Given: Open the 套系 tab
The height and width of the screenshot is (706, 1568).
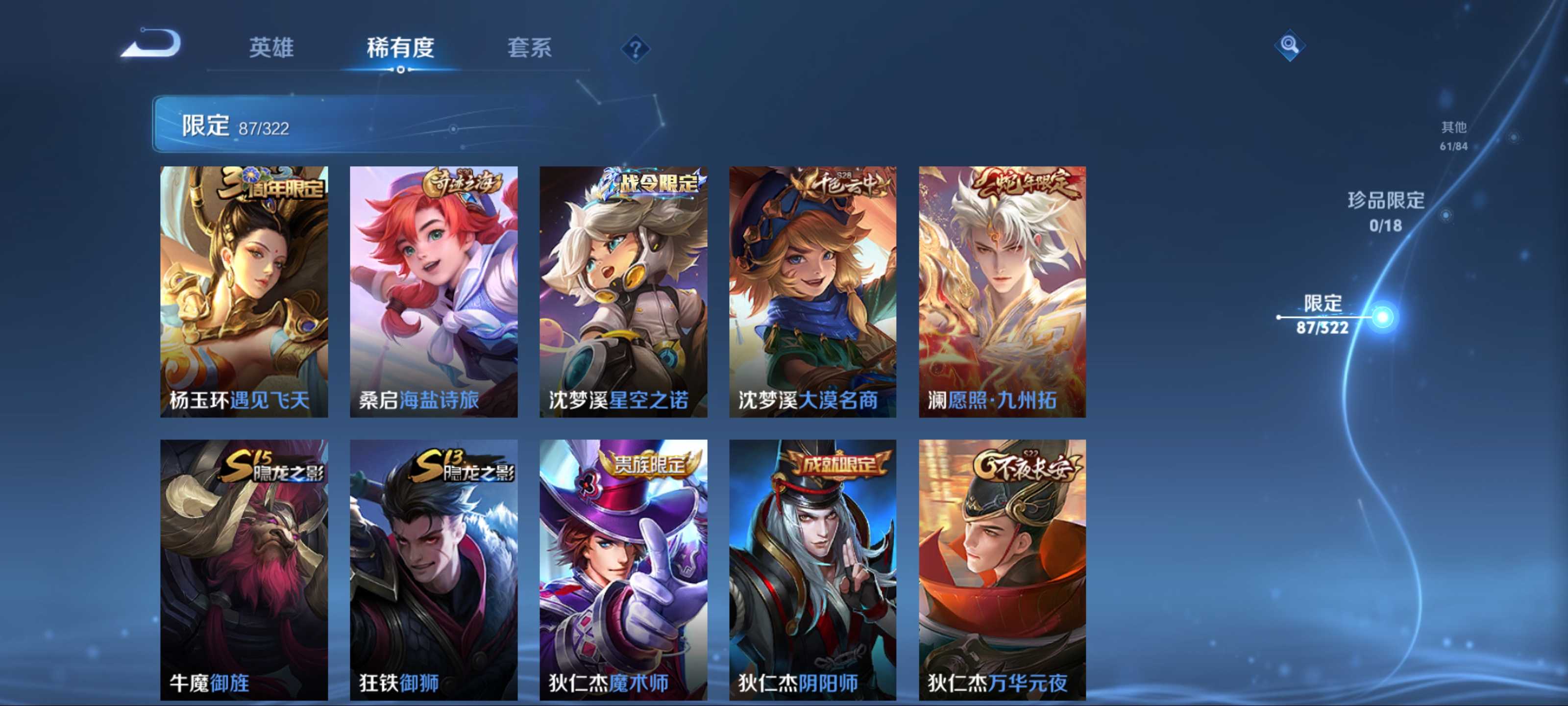Looking at the screenshot, I should click(529, 48).
